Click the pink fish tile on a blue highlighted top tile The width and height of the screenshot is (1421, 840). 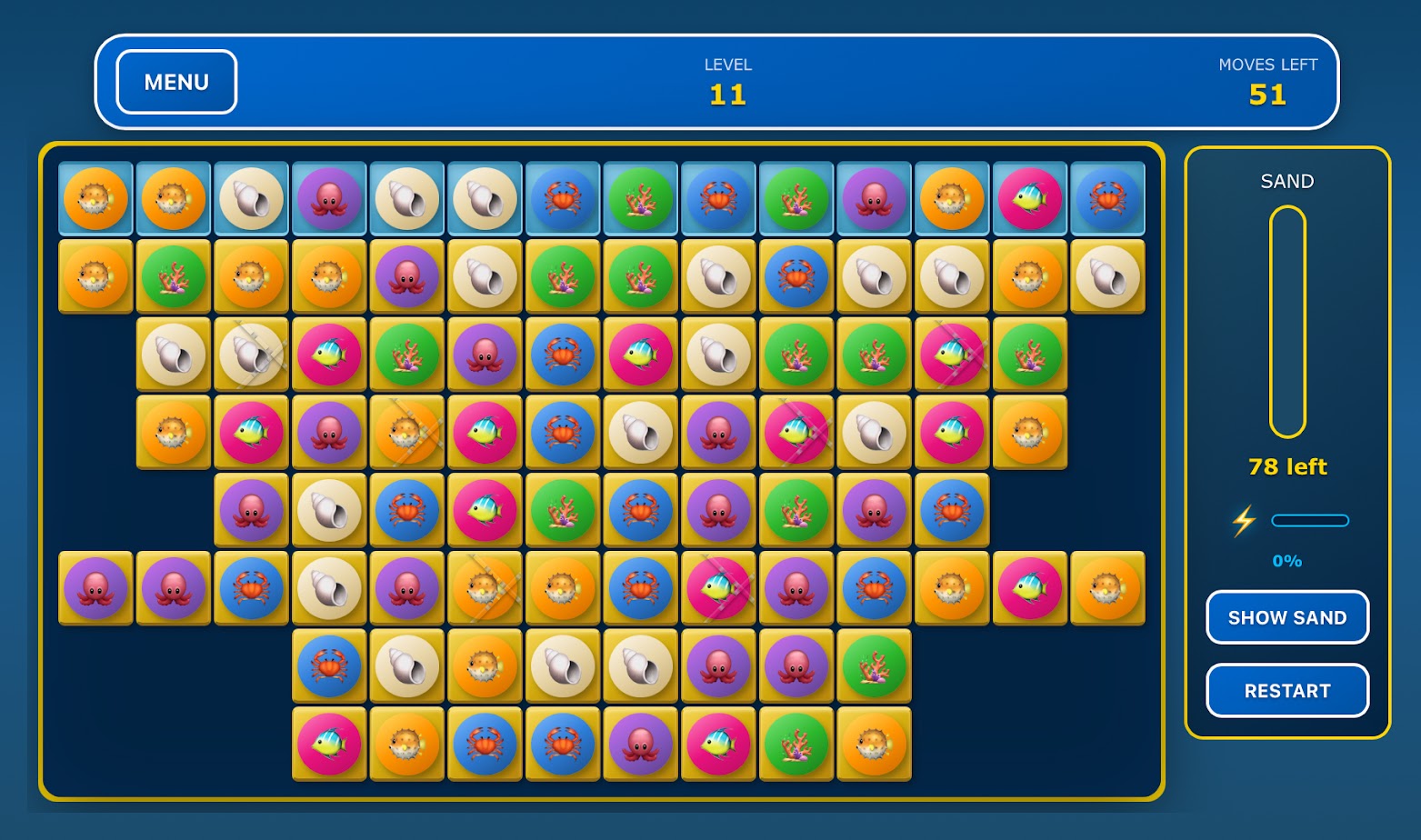(1030, 199)
